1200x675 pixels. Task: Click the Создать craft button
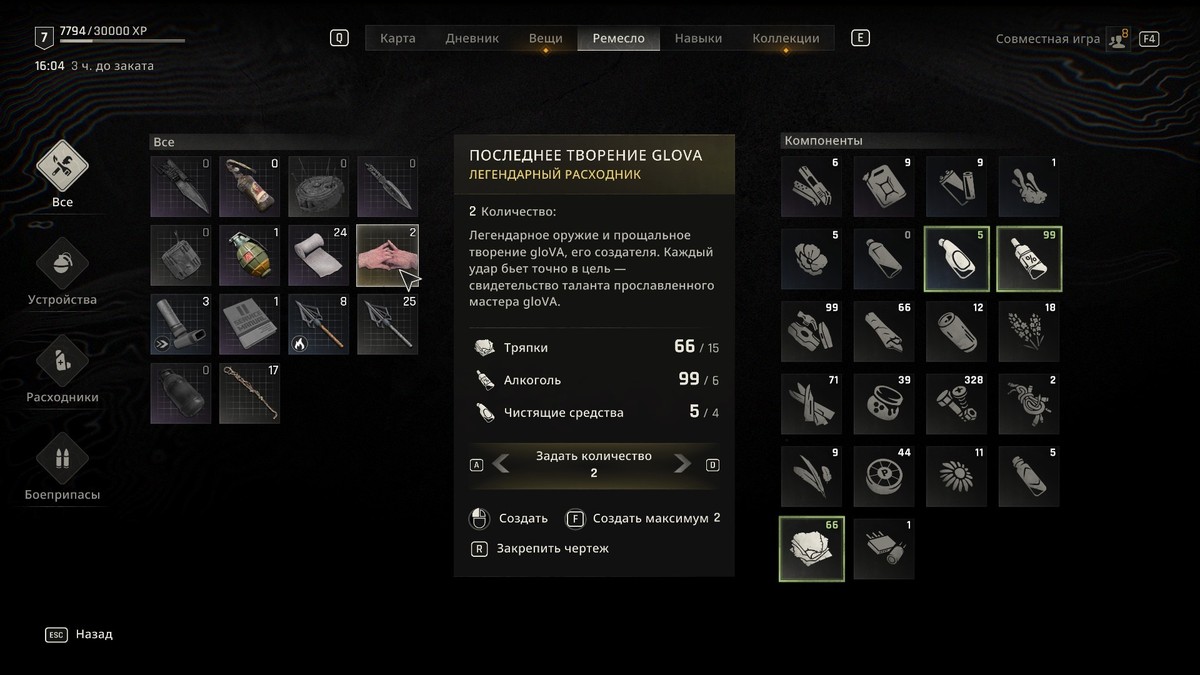(510, 519)
